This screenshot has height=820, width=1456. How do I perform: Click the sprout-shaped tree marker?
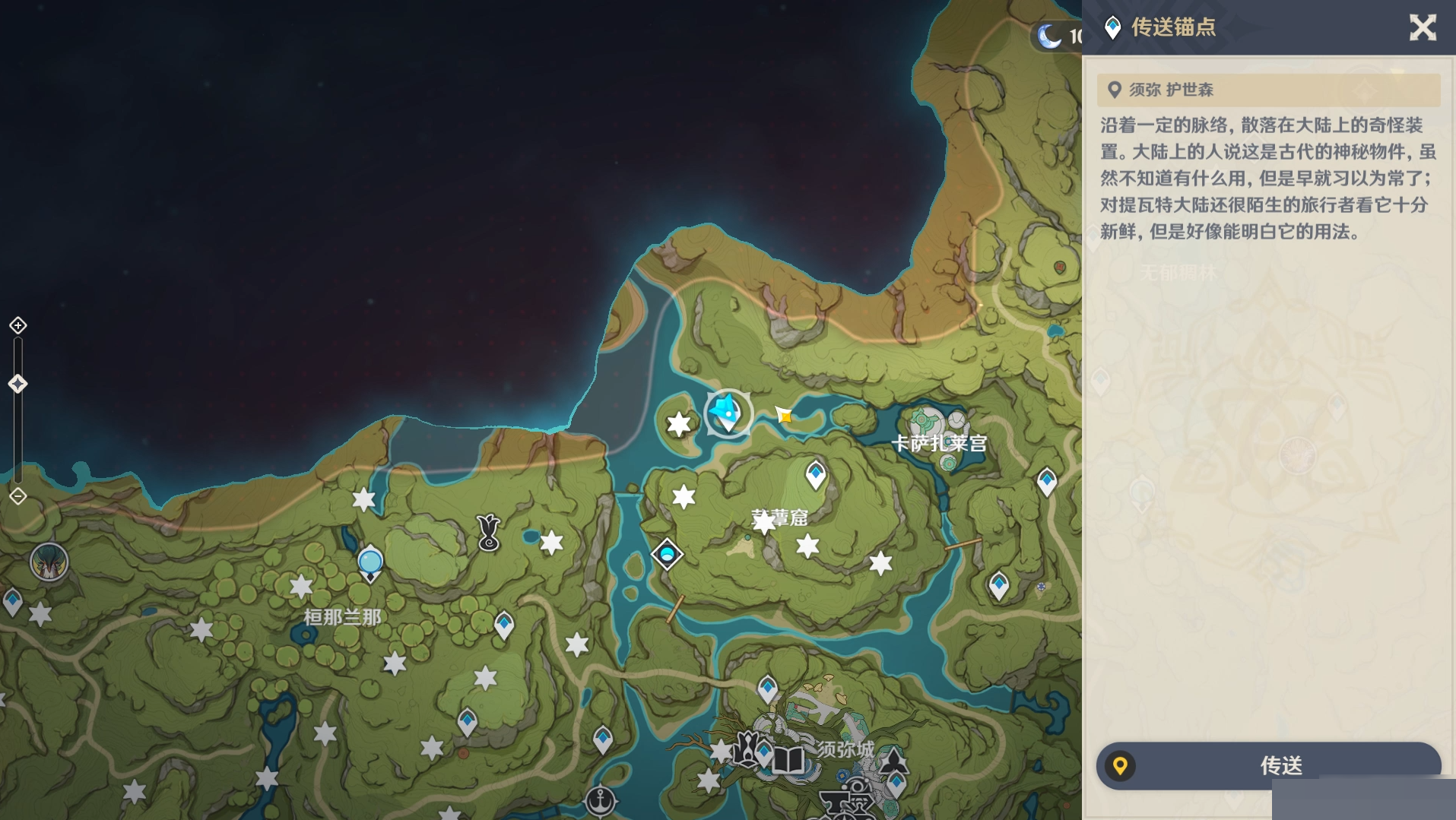tap(488, 532)
